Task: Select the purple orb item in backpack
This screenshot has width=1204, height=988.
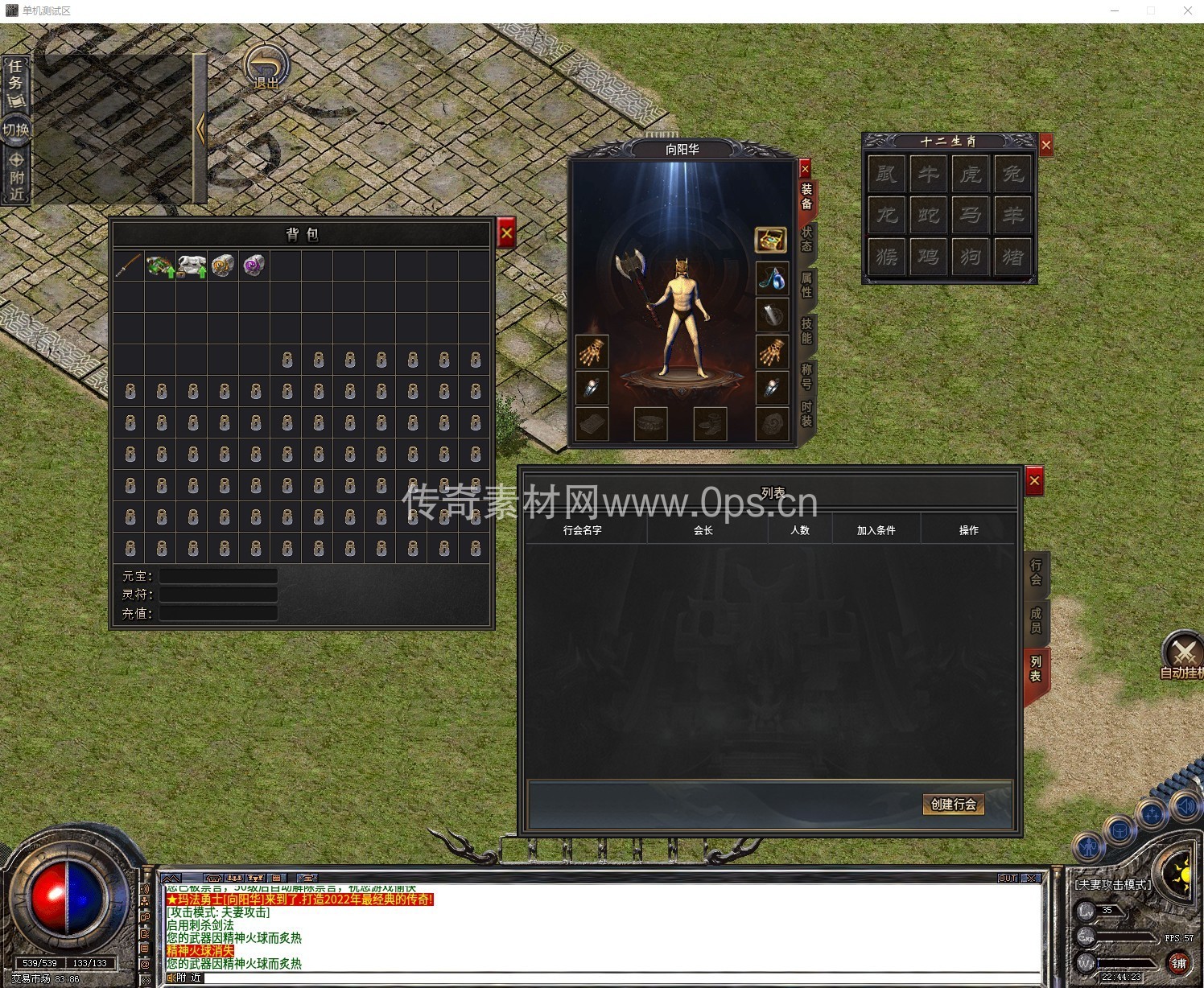Action: click(254, 266)
